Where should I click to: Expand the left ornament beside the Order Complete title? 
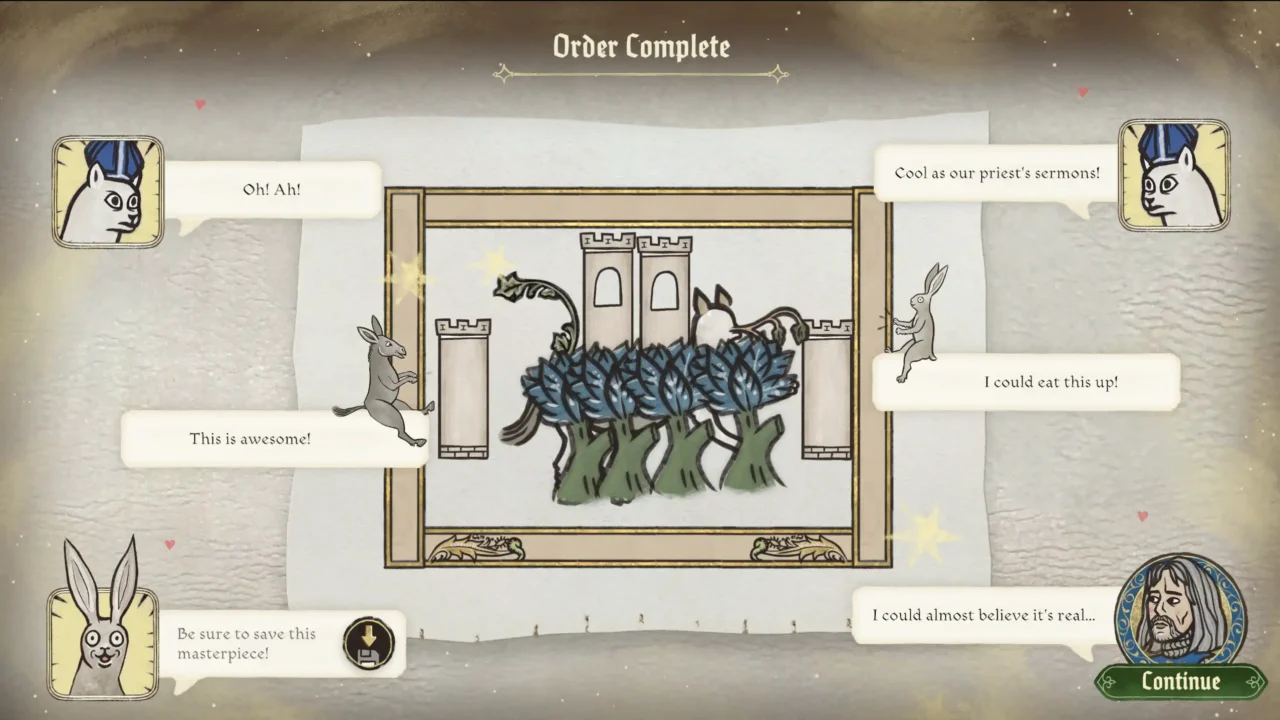coord(505,72)
